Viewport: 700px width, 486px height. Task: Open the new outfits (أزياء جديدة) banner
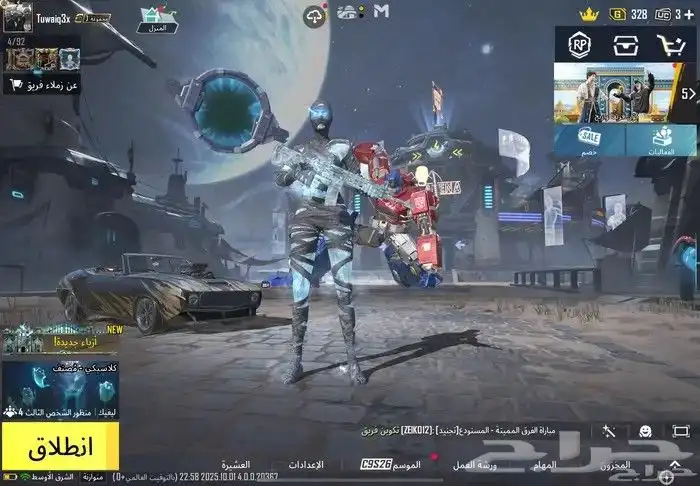(59, 340)
